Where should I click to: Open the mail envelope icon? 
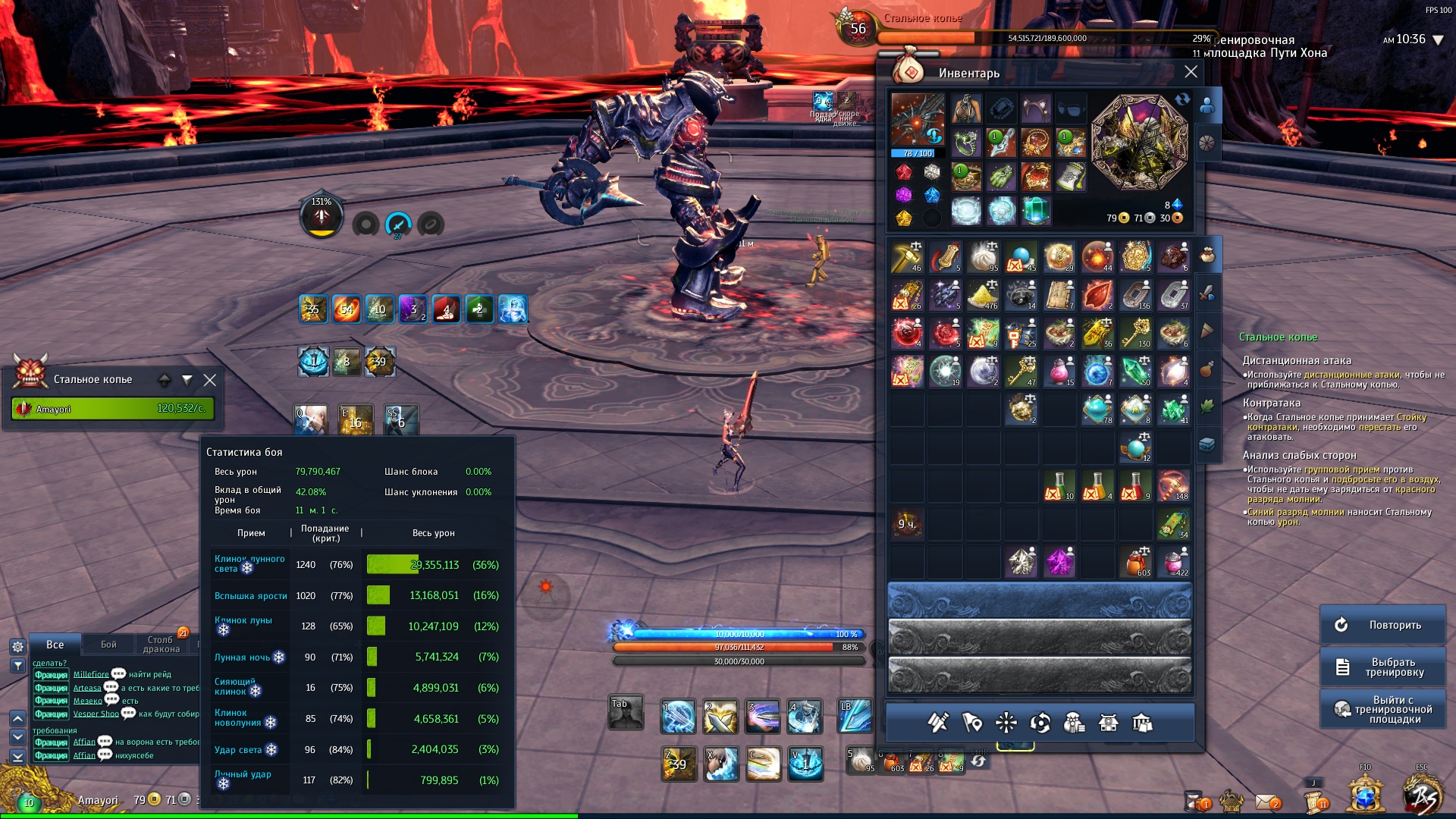[x=1266, y=801]
